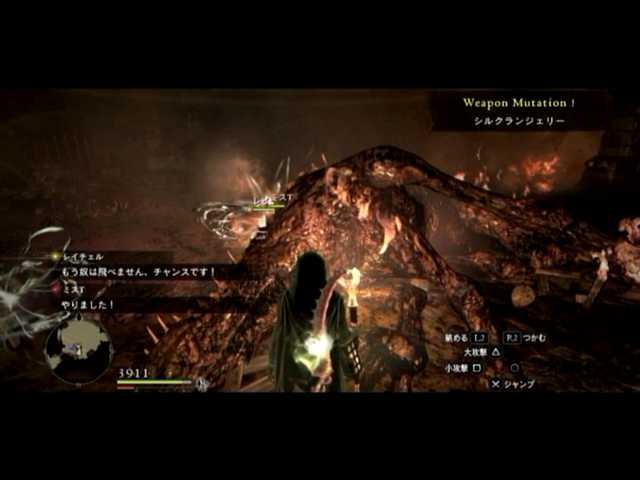Open the circular minimap

tap(77, 350)
